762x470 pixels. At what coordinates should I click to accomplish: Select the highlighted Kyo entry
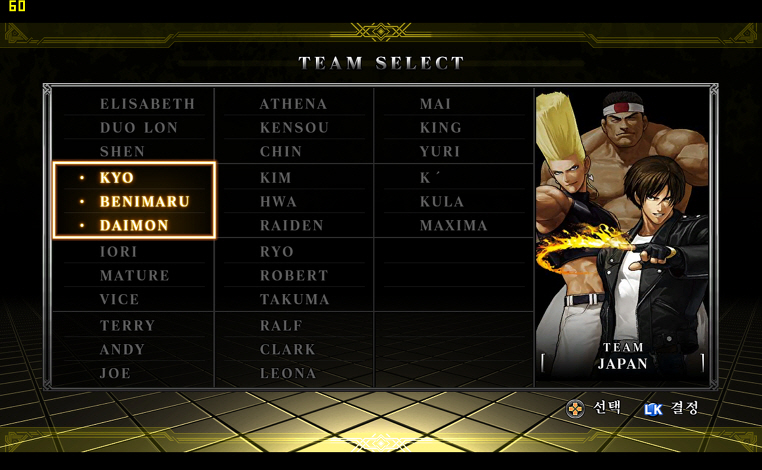116,178
